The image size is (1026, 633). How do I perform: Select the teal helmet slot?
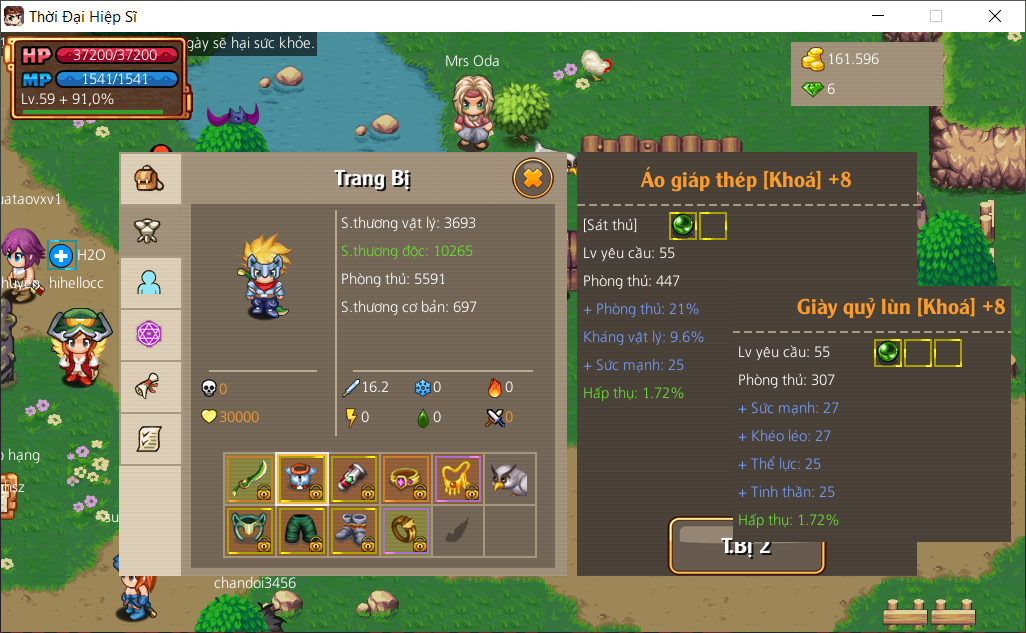pos(250,531)
